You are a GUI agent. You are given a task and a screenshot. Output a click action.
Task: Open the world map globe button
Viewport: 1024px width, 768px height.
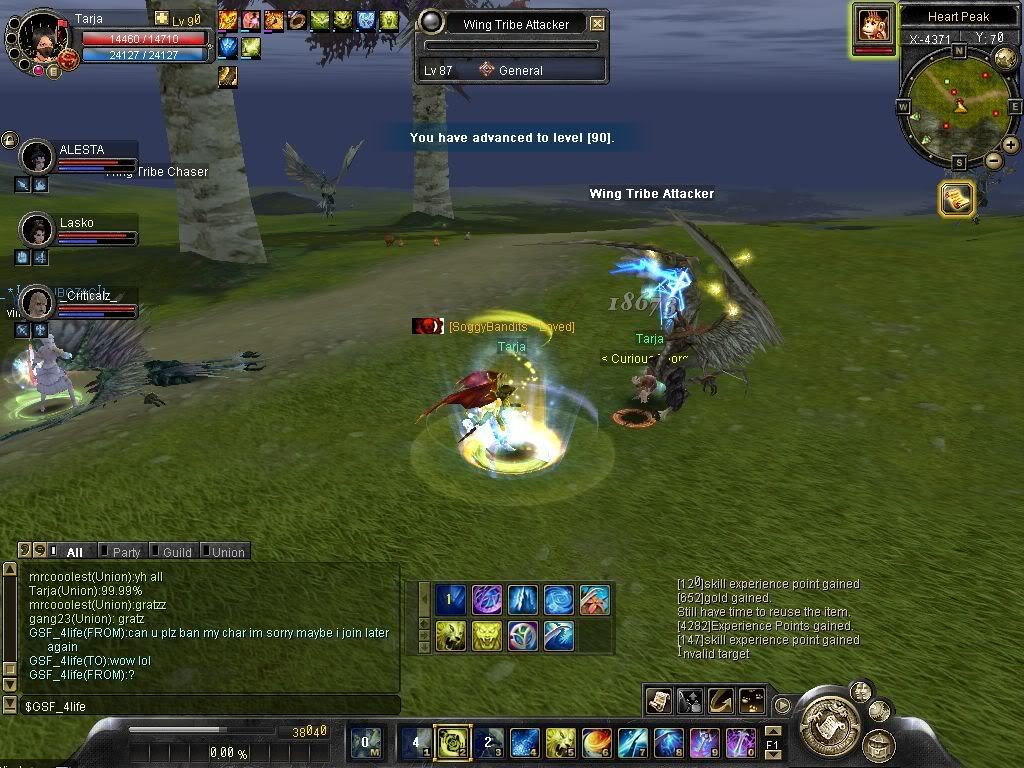pos(1005,58)
